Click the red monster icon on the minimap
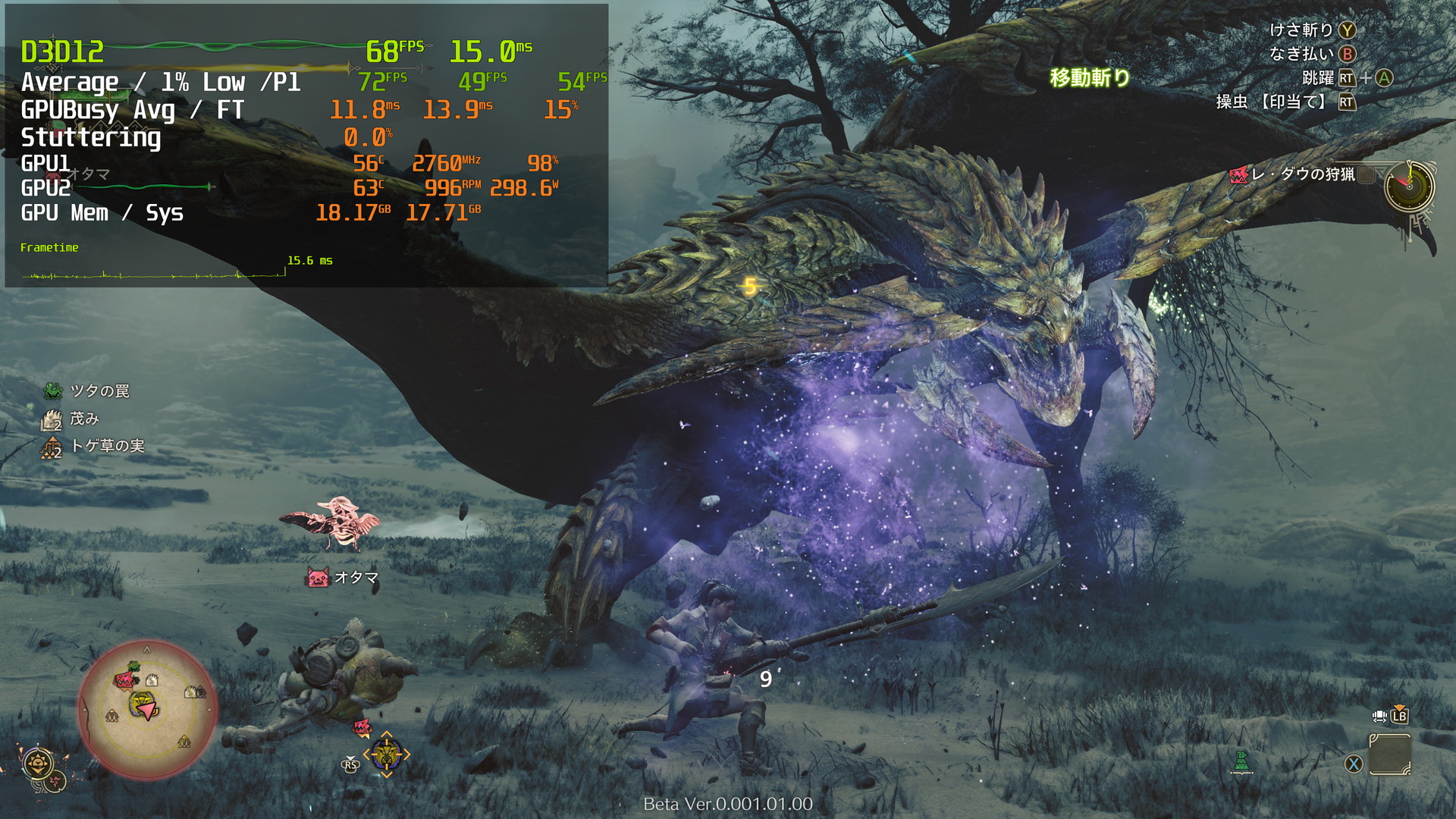This screenshot has height=819, width=1456. coord(124,679)
